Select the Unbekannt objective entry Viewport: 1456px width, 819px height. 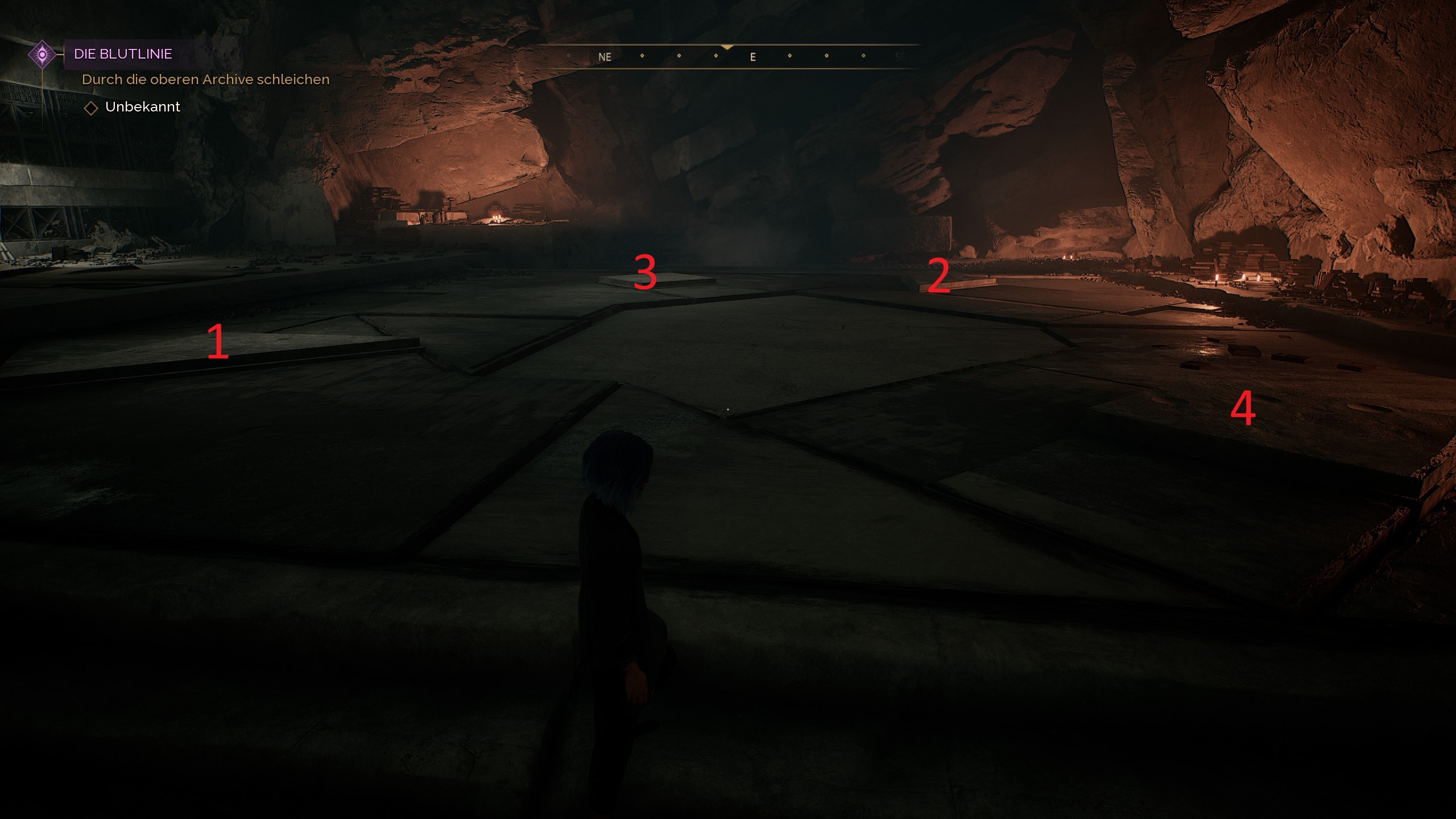[142, 107]
